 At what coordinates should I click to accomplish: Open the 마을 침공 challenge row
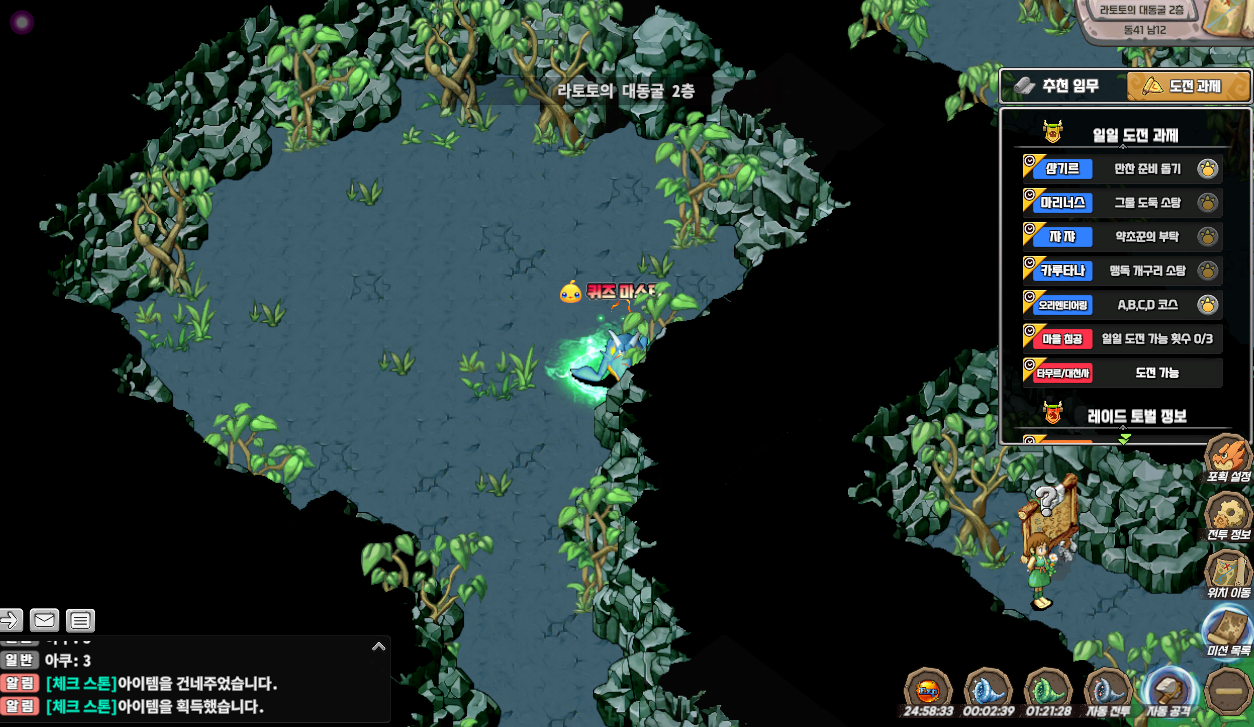(1121, 339)
